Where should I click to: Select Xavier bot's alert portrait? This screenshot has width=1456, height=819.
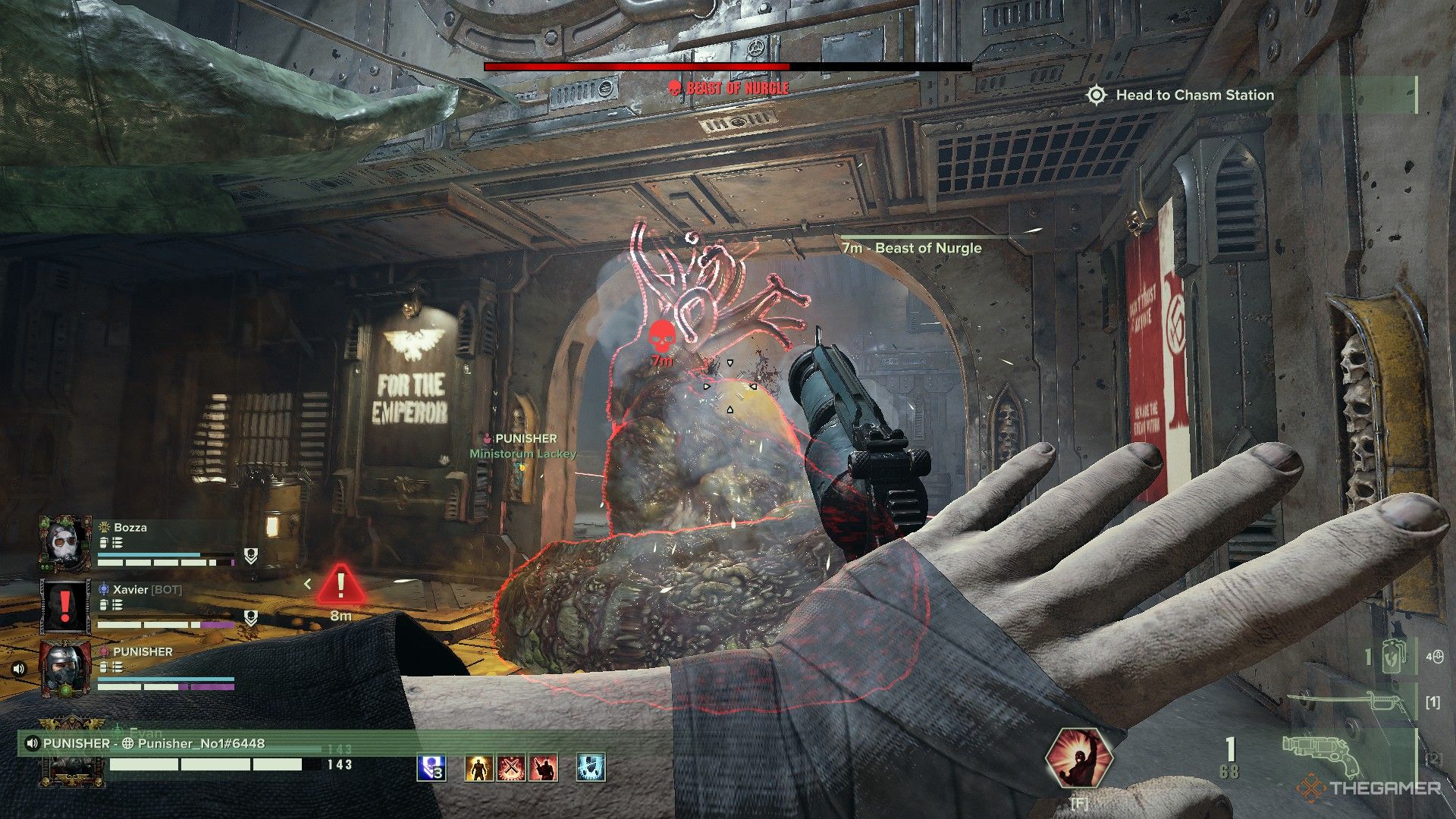click(x=65, y=607)
